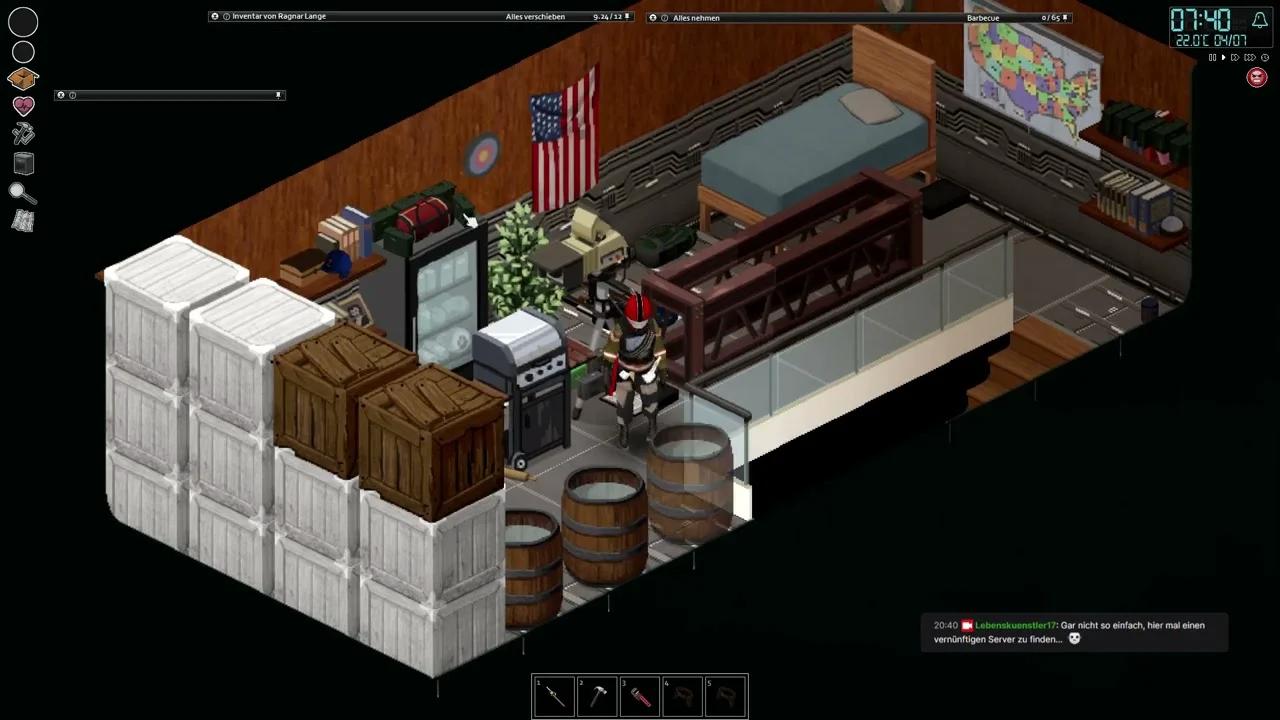Open the furniture moving tool icon
Viewport: 1280px width, 720px height.
tap(22, 163)
